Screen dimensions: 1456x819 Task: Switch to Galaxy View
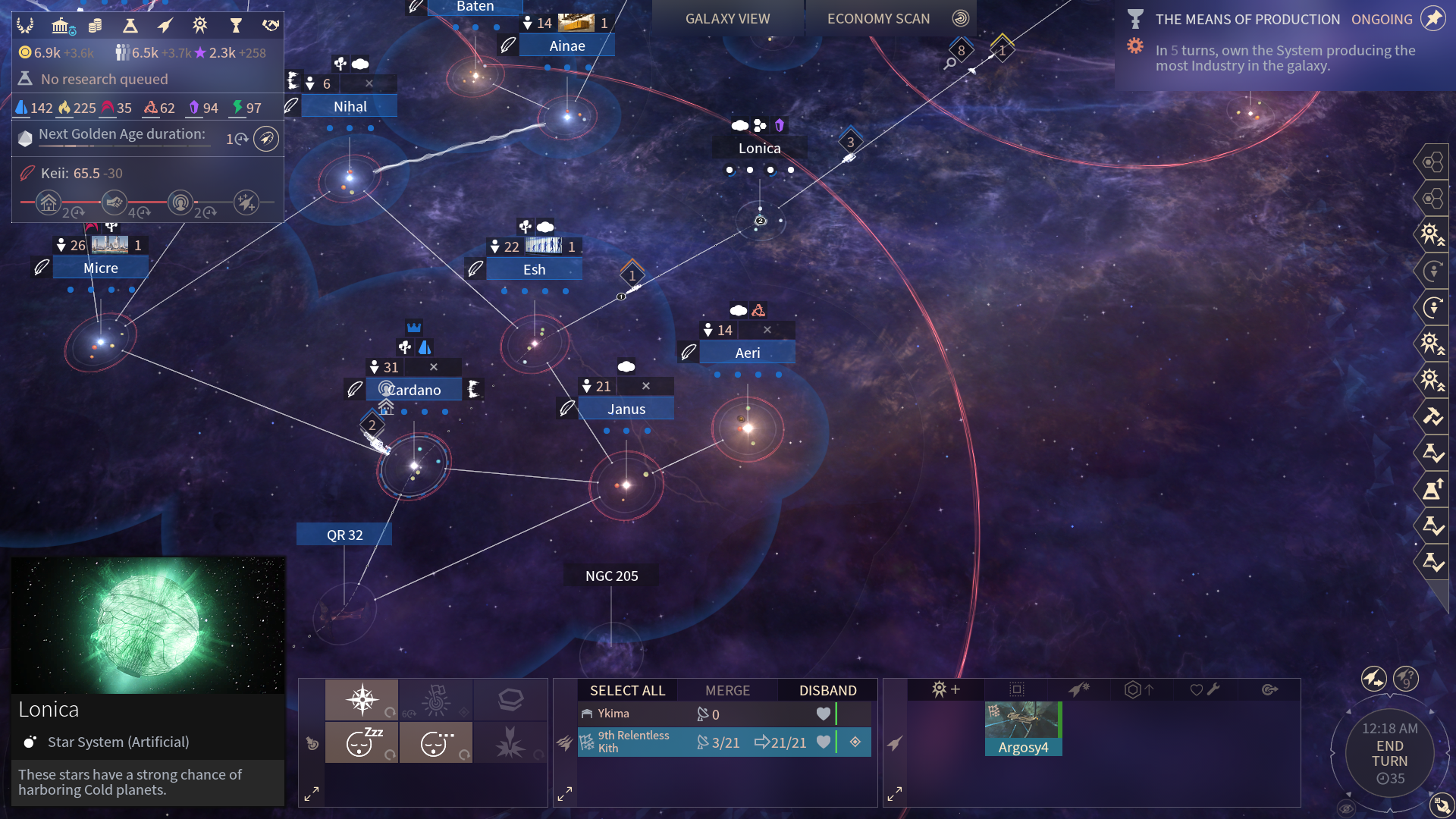pos(727,19)
